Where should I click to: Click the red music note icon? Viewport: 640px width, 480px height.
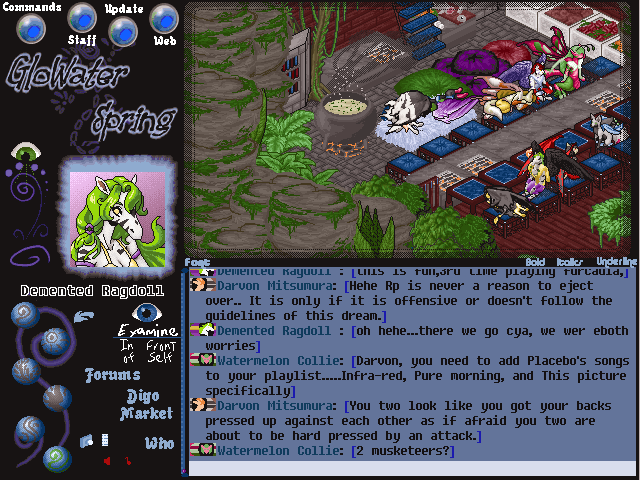pos(127,461)
